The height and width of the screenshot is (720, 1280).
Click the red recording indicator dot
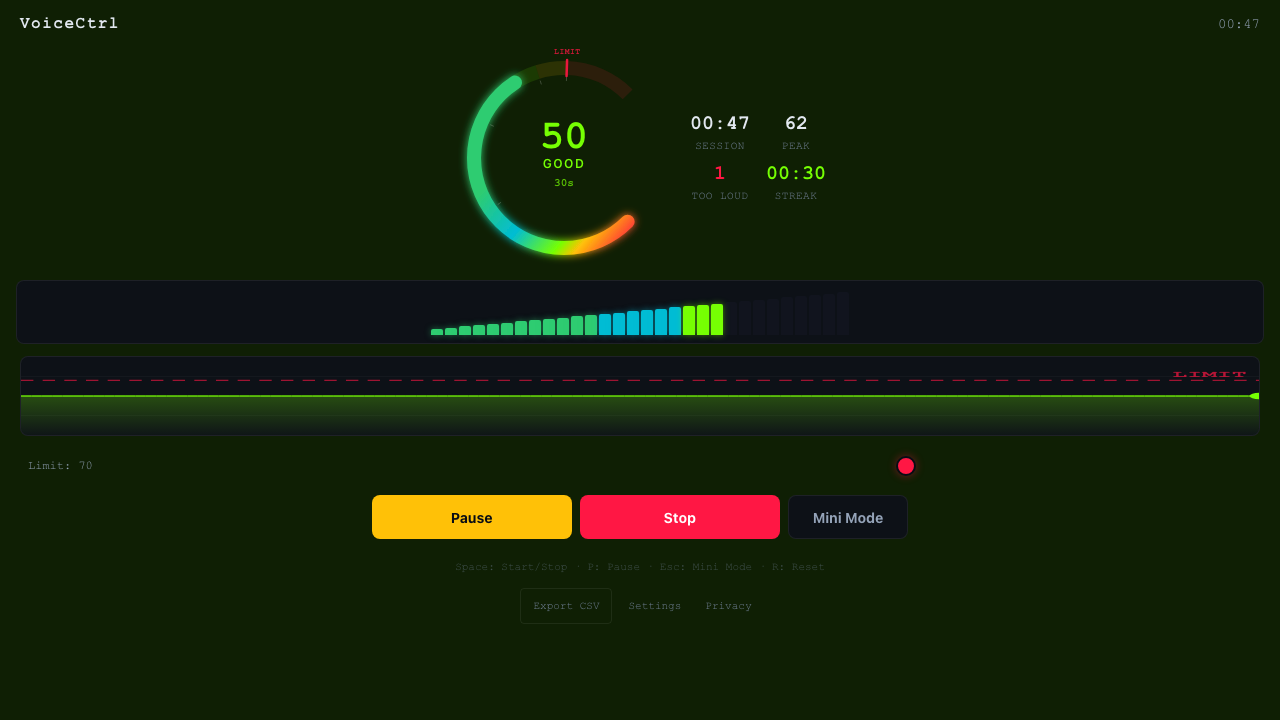[x=906, y=466]
